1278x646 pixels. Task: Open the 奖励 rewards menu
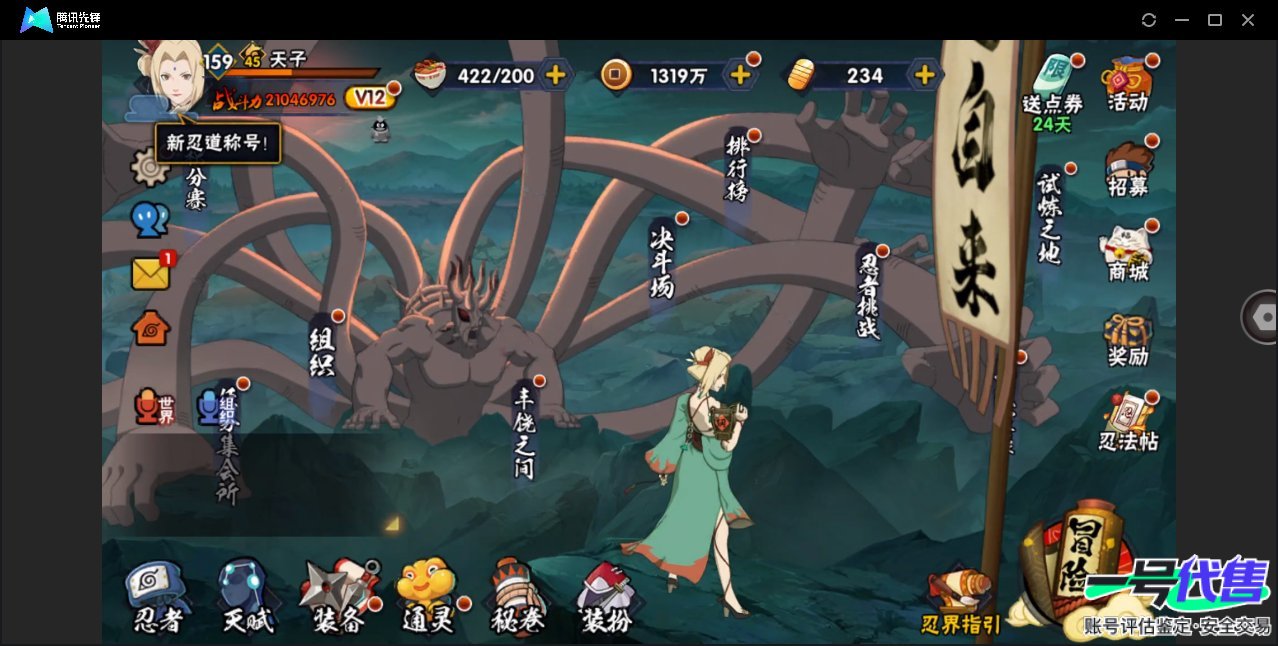click(1128, 340)
